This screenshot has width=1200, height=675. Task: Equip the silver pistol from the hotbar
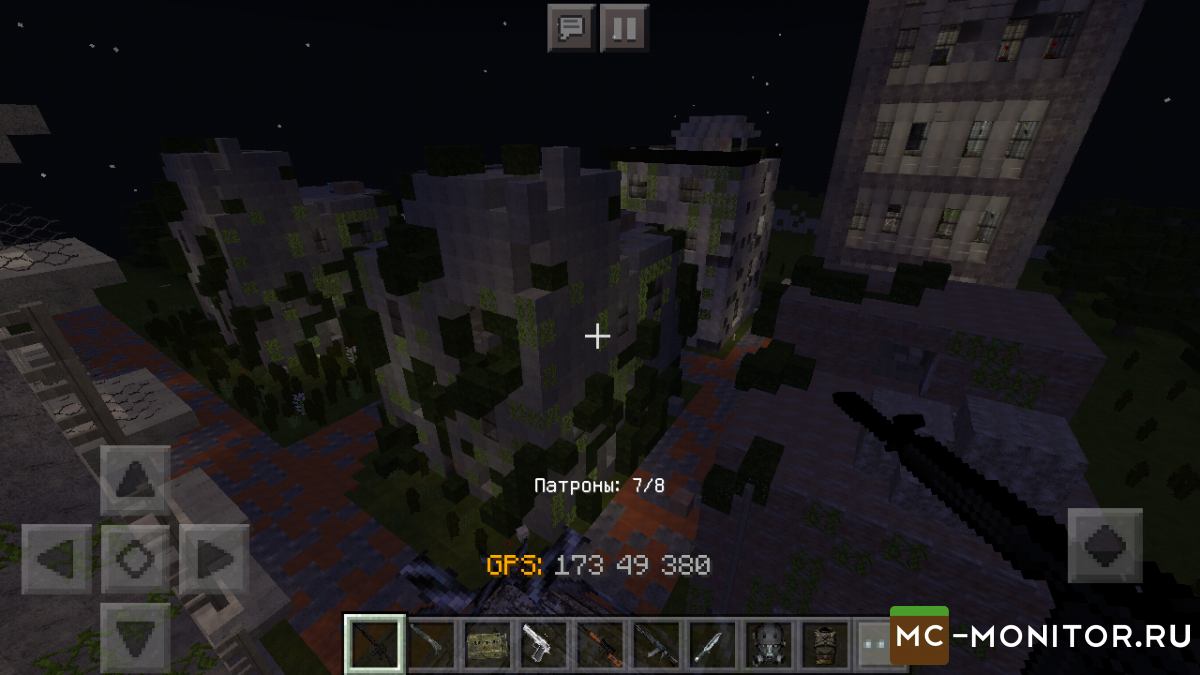[x=543, y=645]
